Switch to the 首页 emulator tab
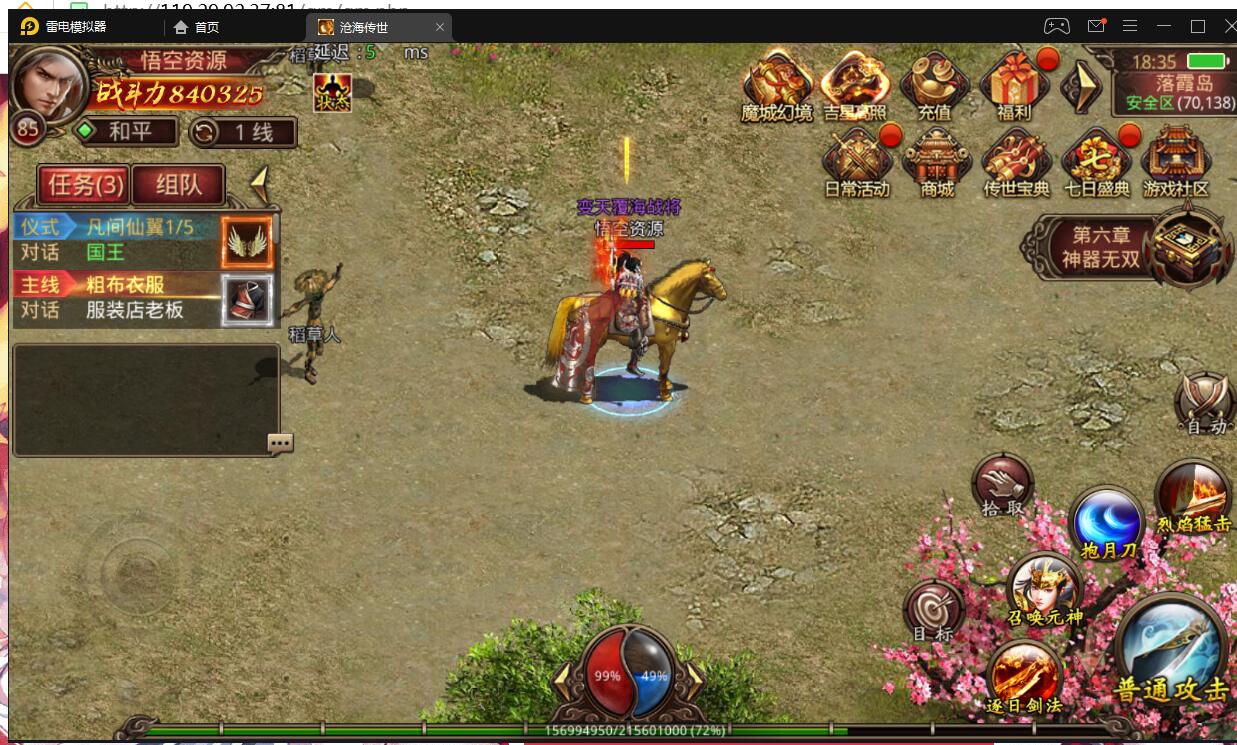Viewport: 1237px width, 745px height. point(196,27)
